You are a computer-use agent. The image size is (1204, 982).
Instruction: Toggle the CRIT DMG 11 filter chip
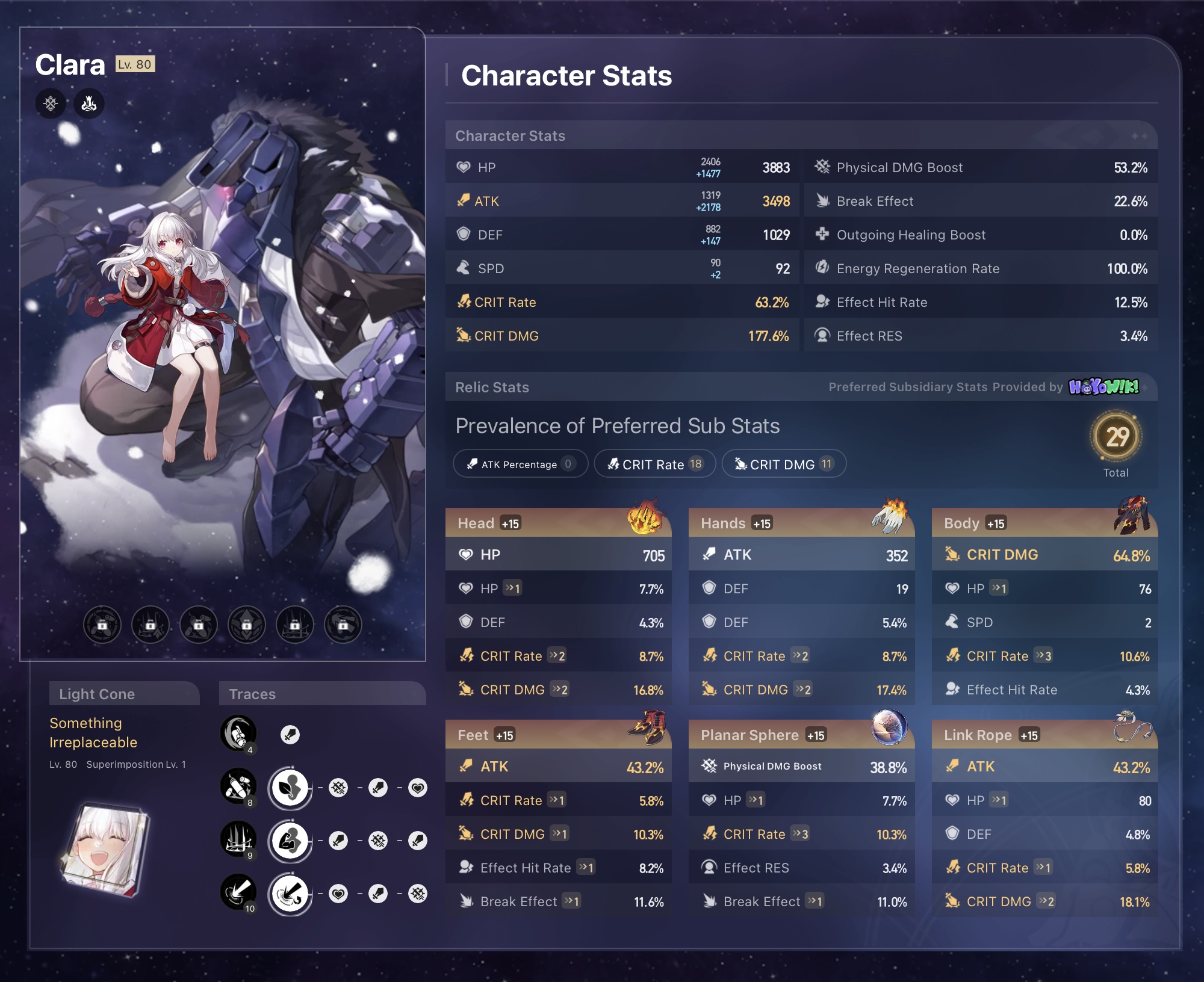[784, 463]
